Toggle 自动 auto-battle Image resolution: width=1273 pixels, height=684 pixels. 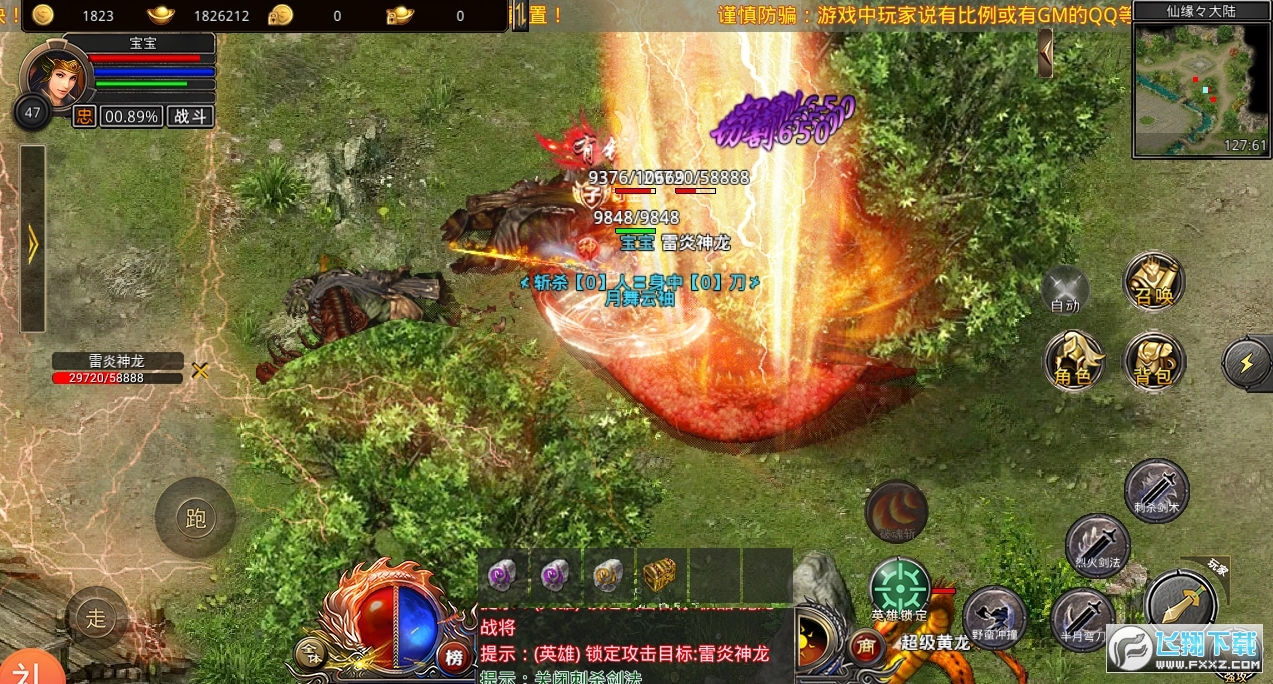click(x=1066, y=289)
